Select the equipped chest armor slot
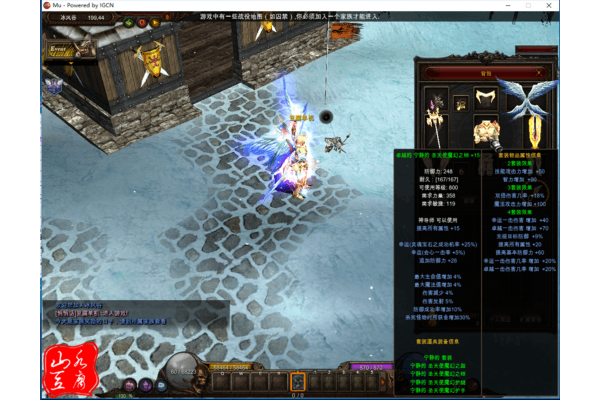The height and width of the screenshot is (400, 600). (x=487, y=133)
